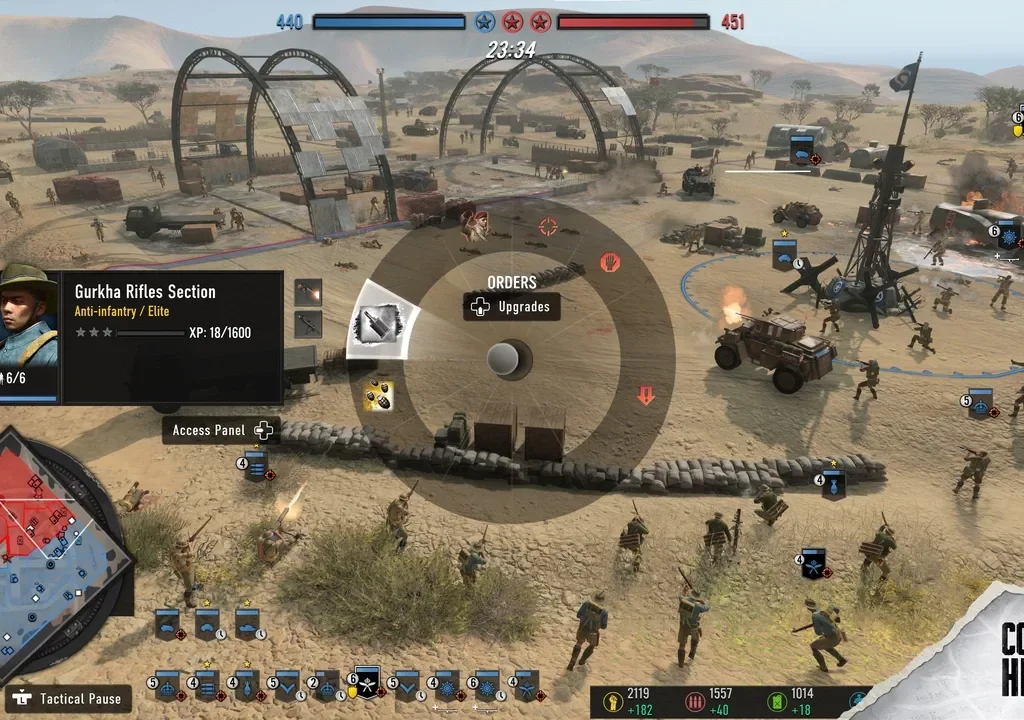Select the firing machine gun icon beside the unit card
1024x720 pixels.
[308, 293]
